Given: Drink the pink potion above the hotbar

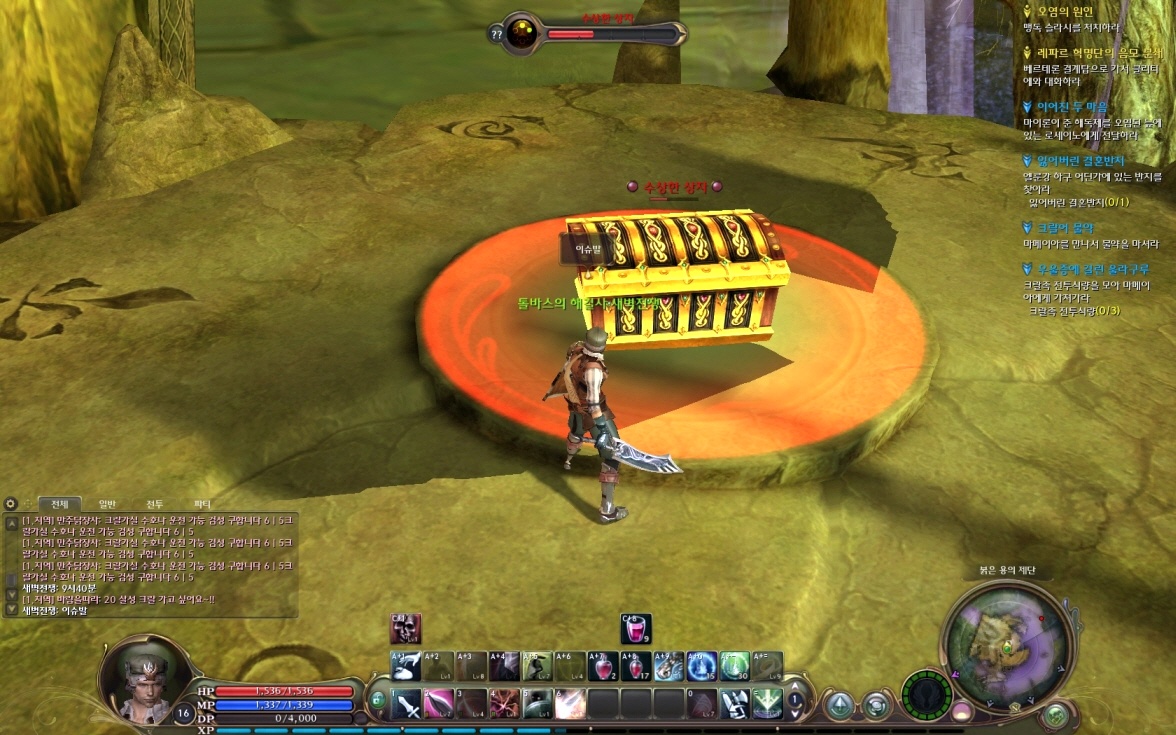Looking at the screenshot, I should click(636, 629).
